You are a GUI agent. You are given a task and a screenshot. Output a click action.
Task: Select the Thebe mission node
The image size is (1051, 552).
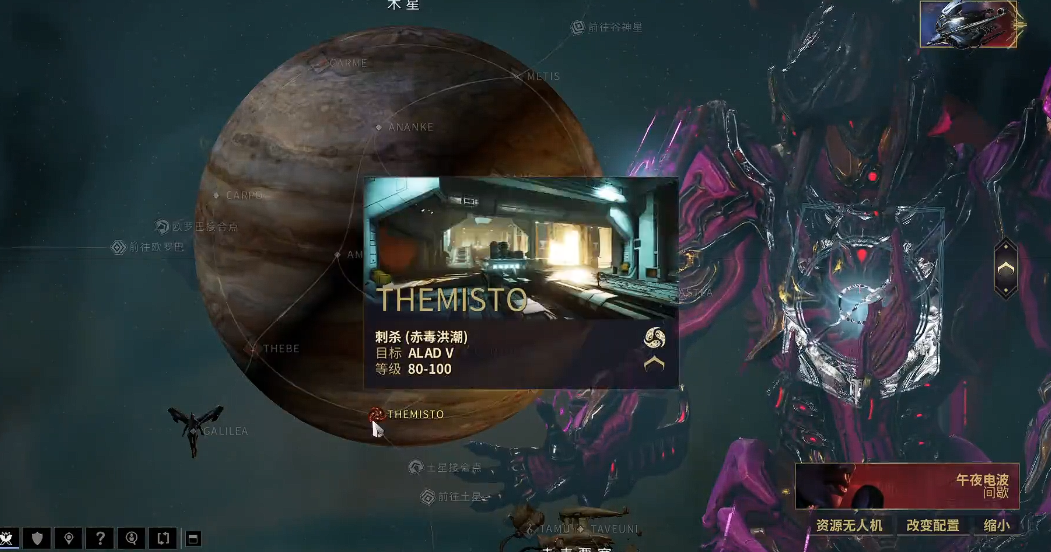[256, 349]
